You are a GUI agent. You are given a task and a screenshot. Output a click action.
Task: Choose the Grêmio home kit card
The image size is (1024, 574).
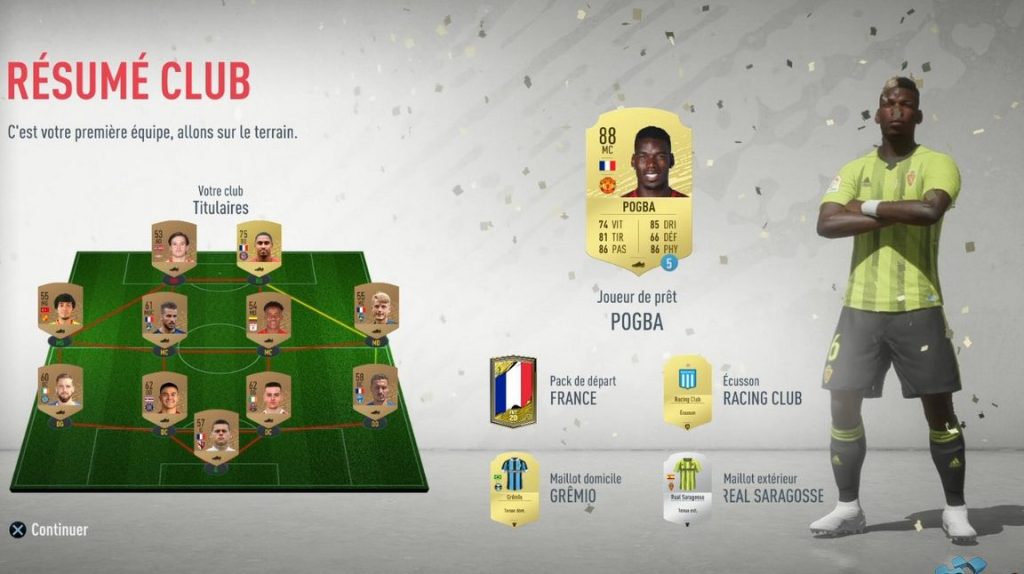(513, 488)
